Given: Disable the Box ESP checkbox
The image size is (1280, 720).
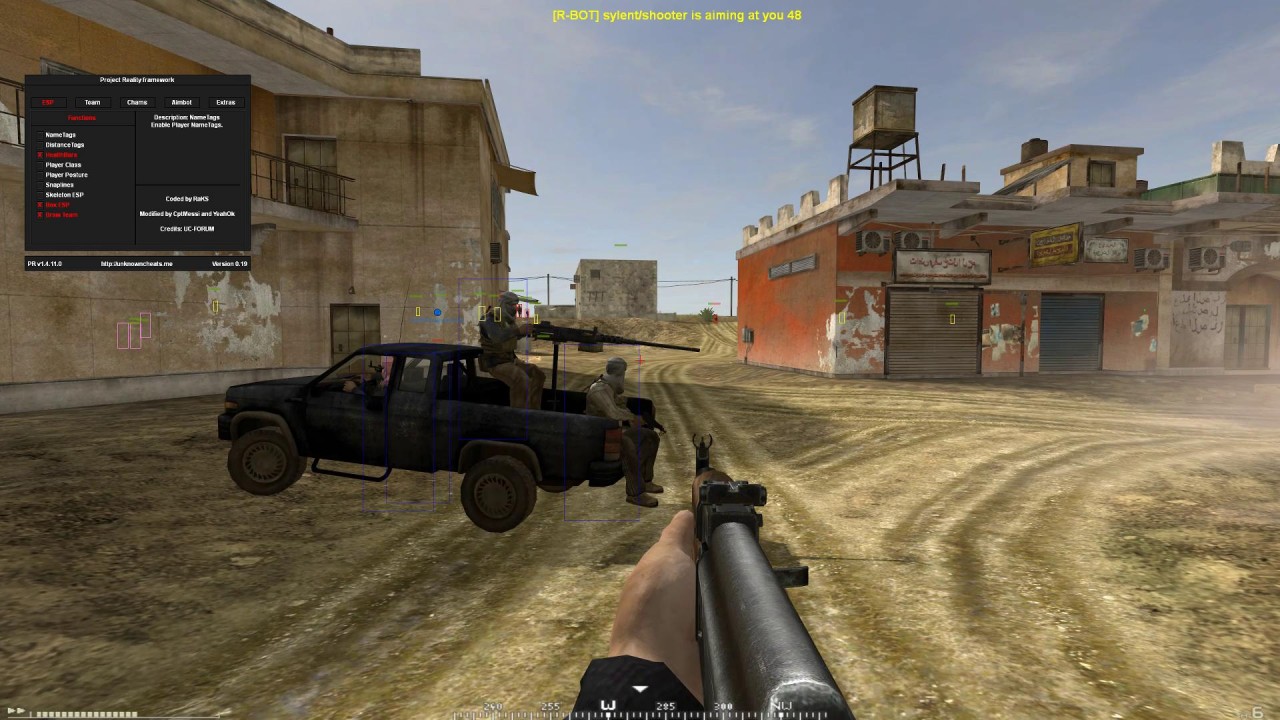Looking at the screenshot, I should (x=41, y=205).
